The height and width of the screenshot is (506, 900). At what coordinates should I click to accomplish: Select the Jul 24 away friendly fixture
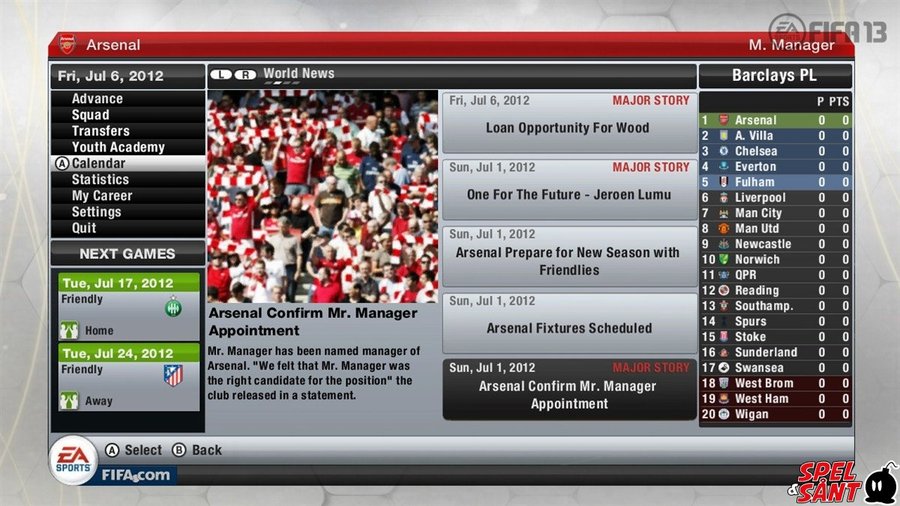[129, 377]
